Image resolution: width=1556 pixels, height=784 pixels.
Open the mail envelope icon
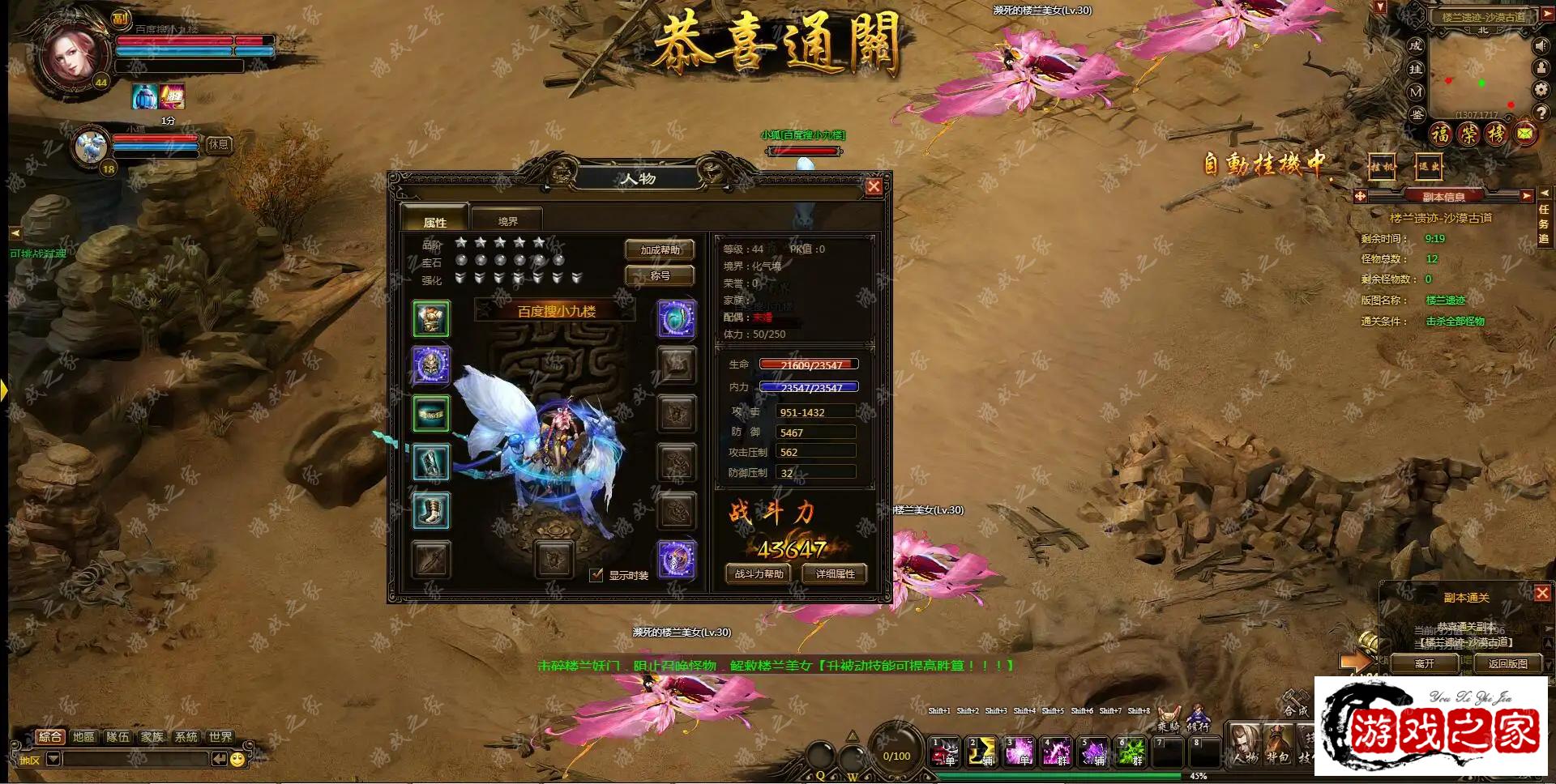click(x=1525, y=134)
